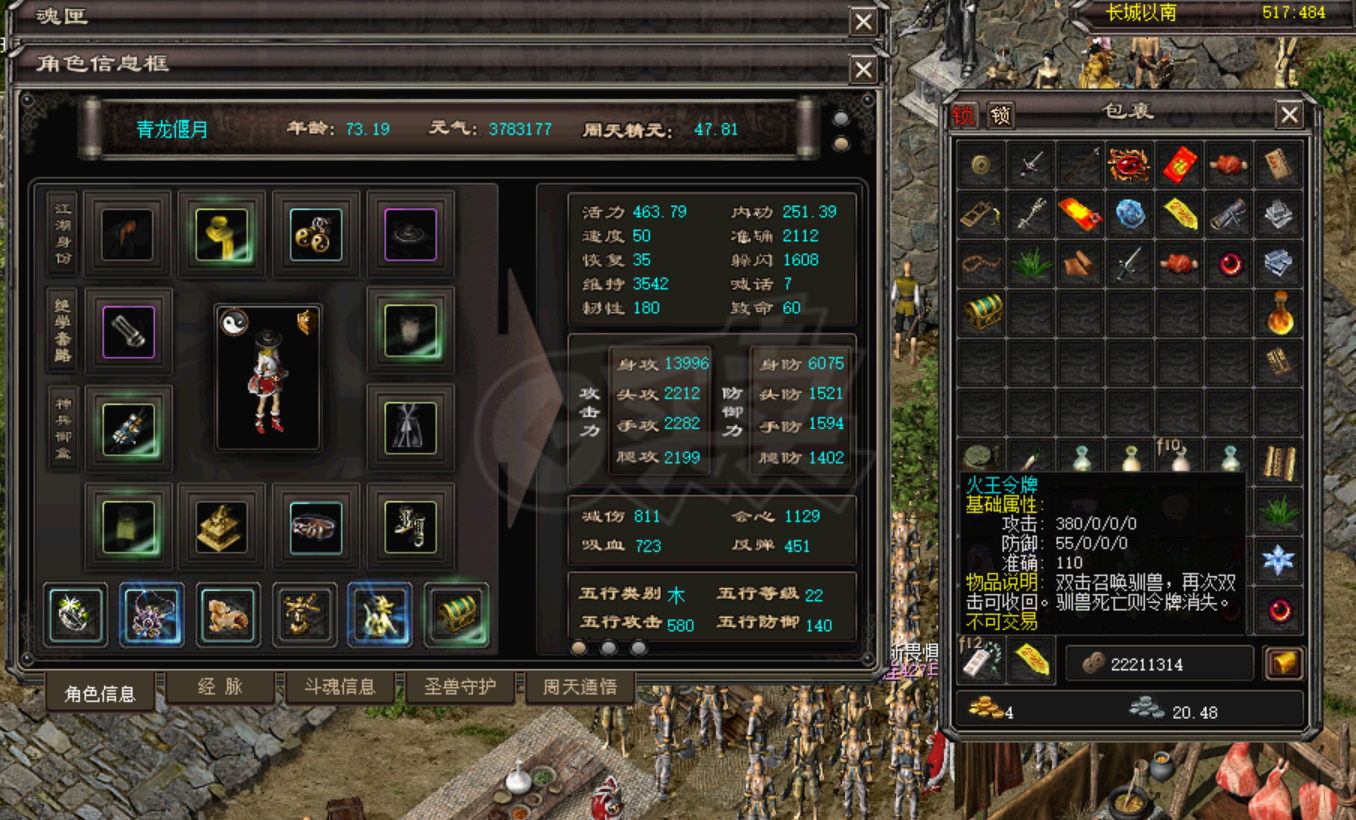Screen dimensions: 1356x820
Task: Close the 包裹 inventory window
Action: (x=1289, y=115)
